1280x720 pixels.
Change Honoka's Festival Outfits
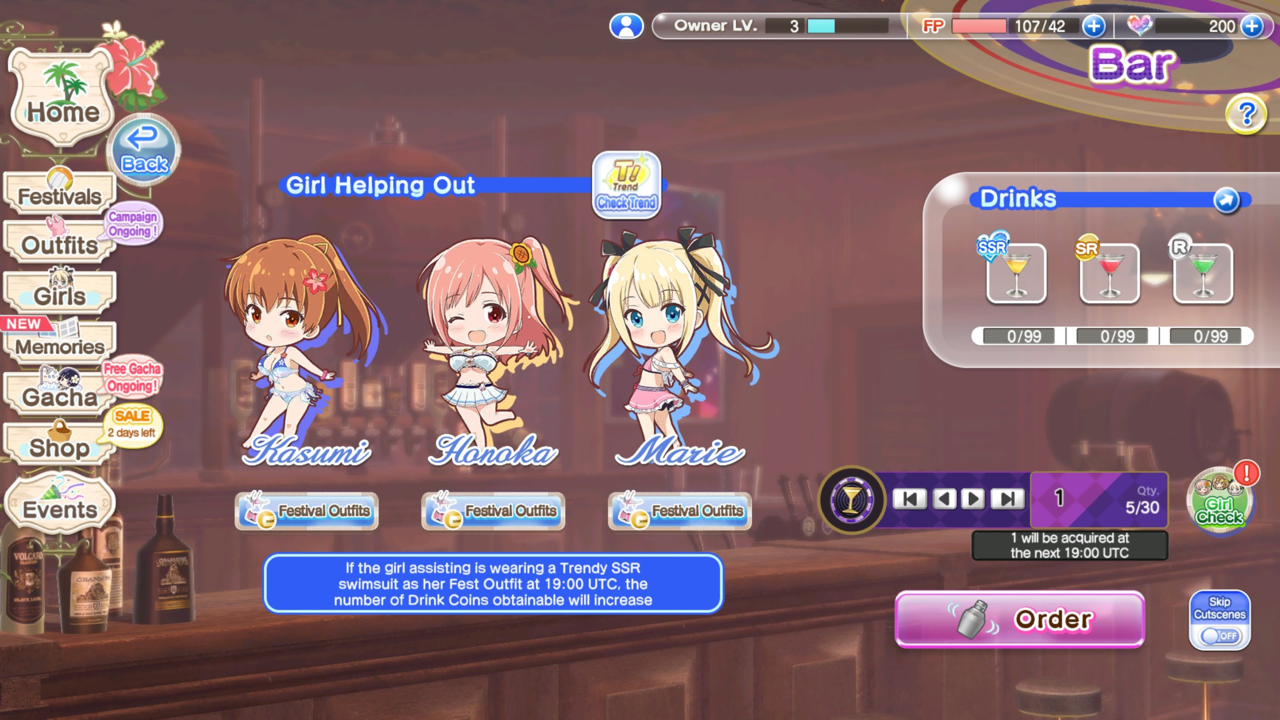pos(493,511)
